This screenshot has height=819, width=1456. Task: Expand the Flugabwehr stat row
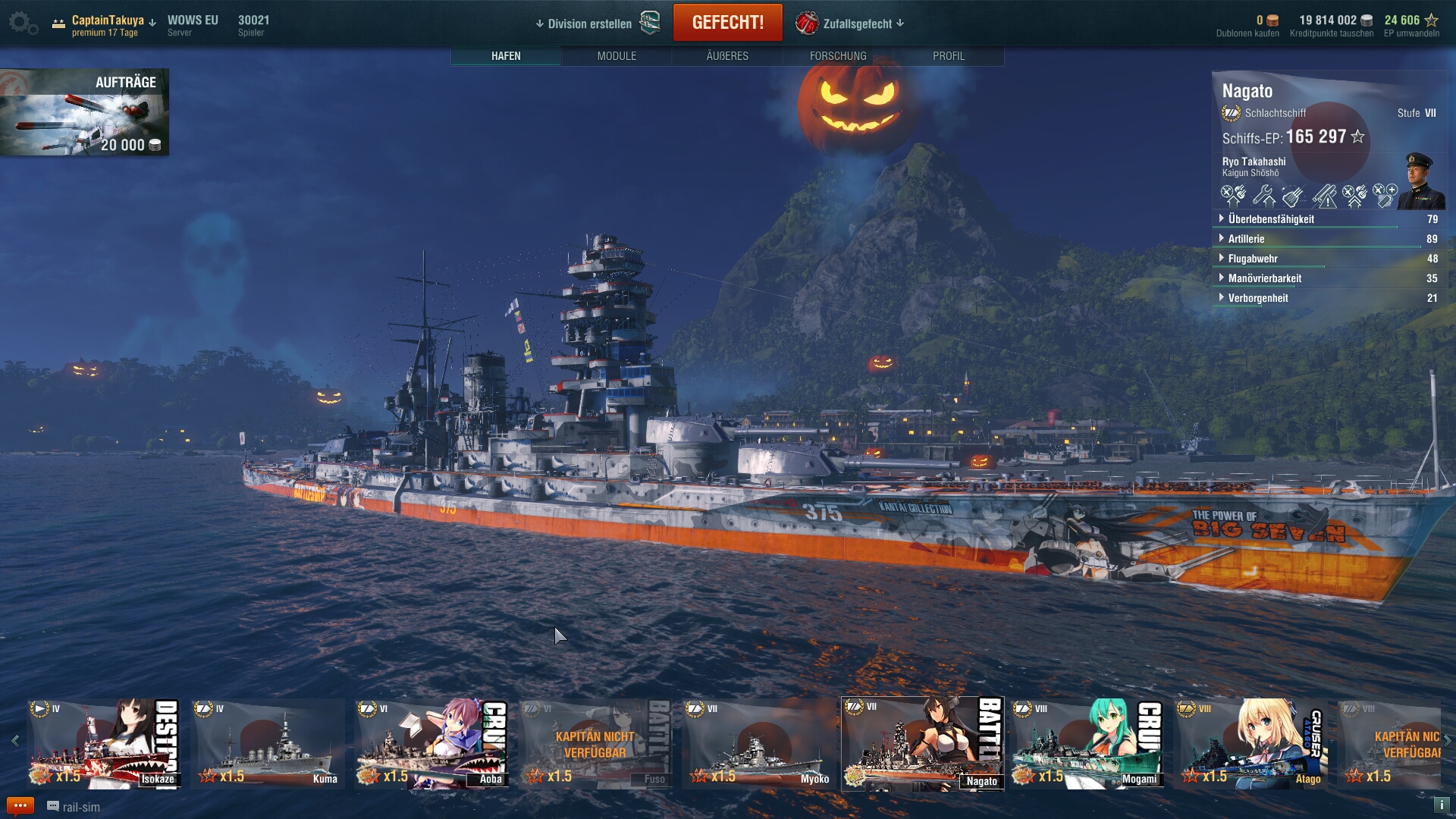pos(1253,259)
